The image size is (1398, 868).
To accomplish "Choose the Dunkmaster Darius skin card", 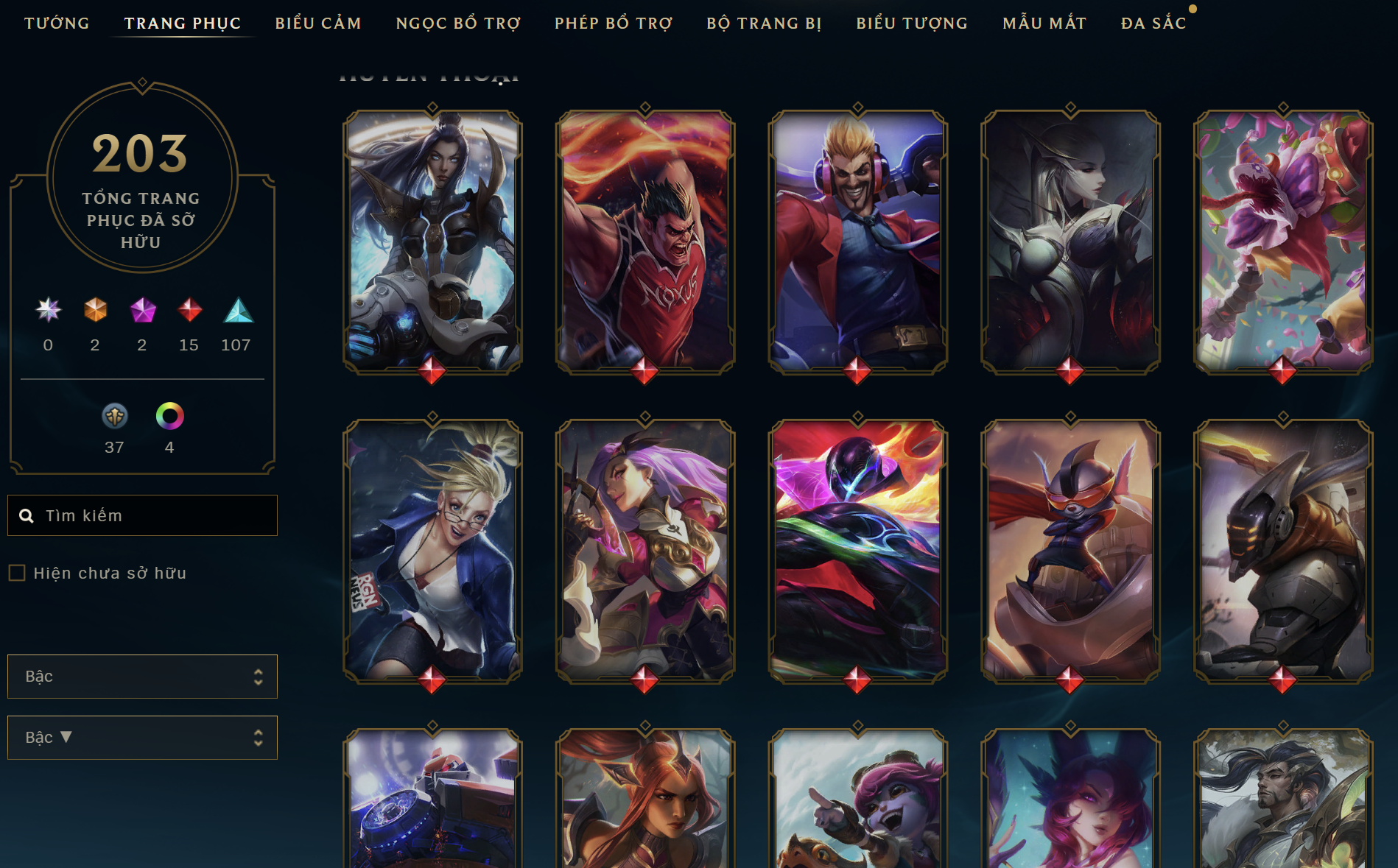I will pos(645,241).
